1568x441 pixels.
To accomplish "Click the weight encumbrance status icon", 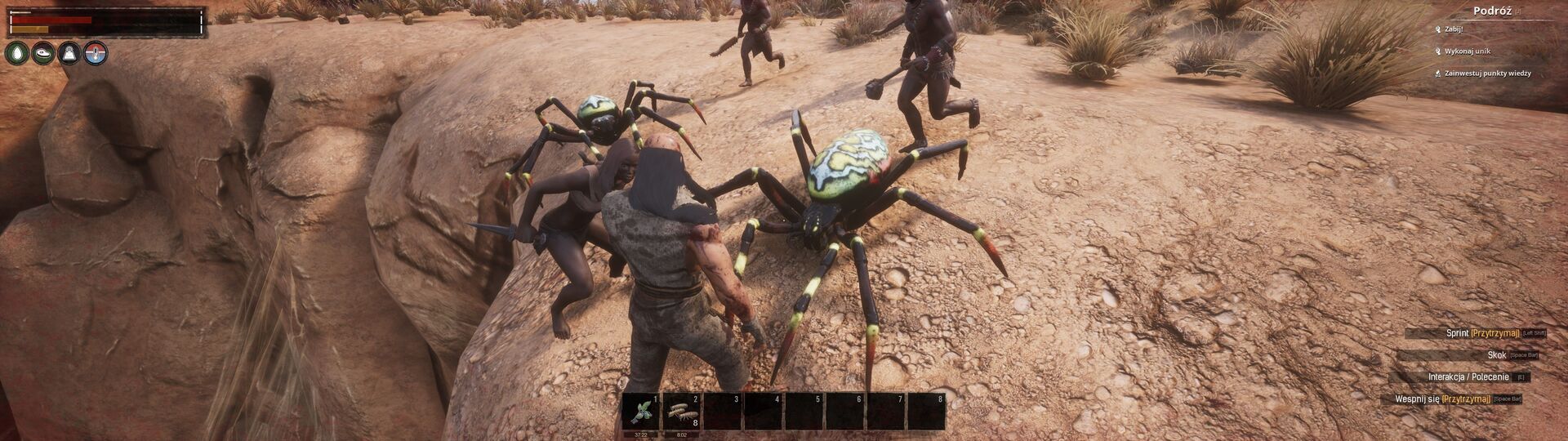I will 70,54.
